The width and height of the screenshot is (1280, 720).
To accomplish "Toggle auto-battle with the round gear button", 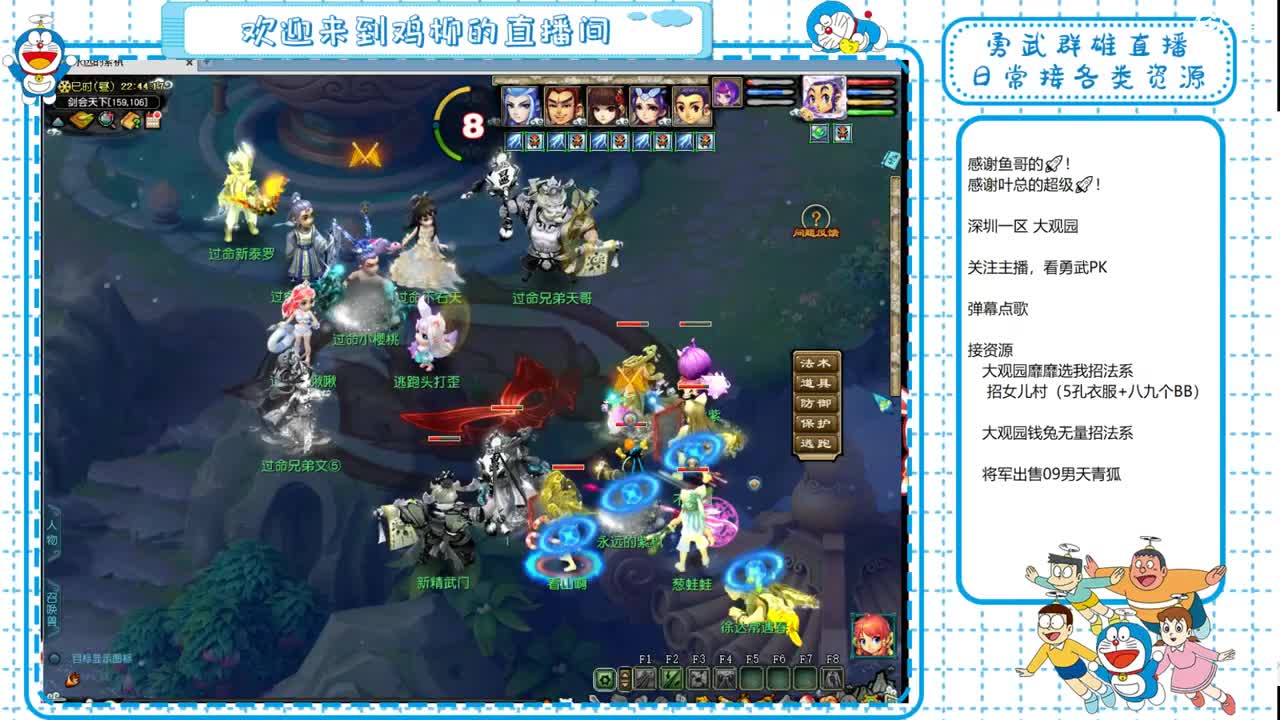I will point(604,678).
